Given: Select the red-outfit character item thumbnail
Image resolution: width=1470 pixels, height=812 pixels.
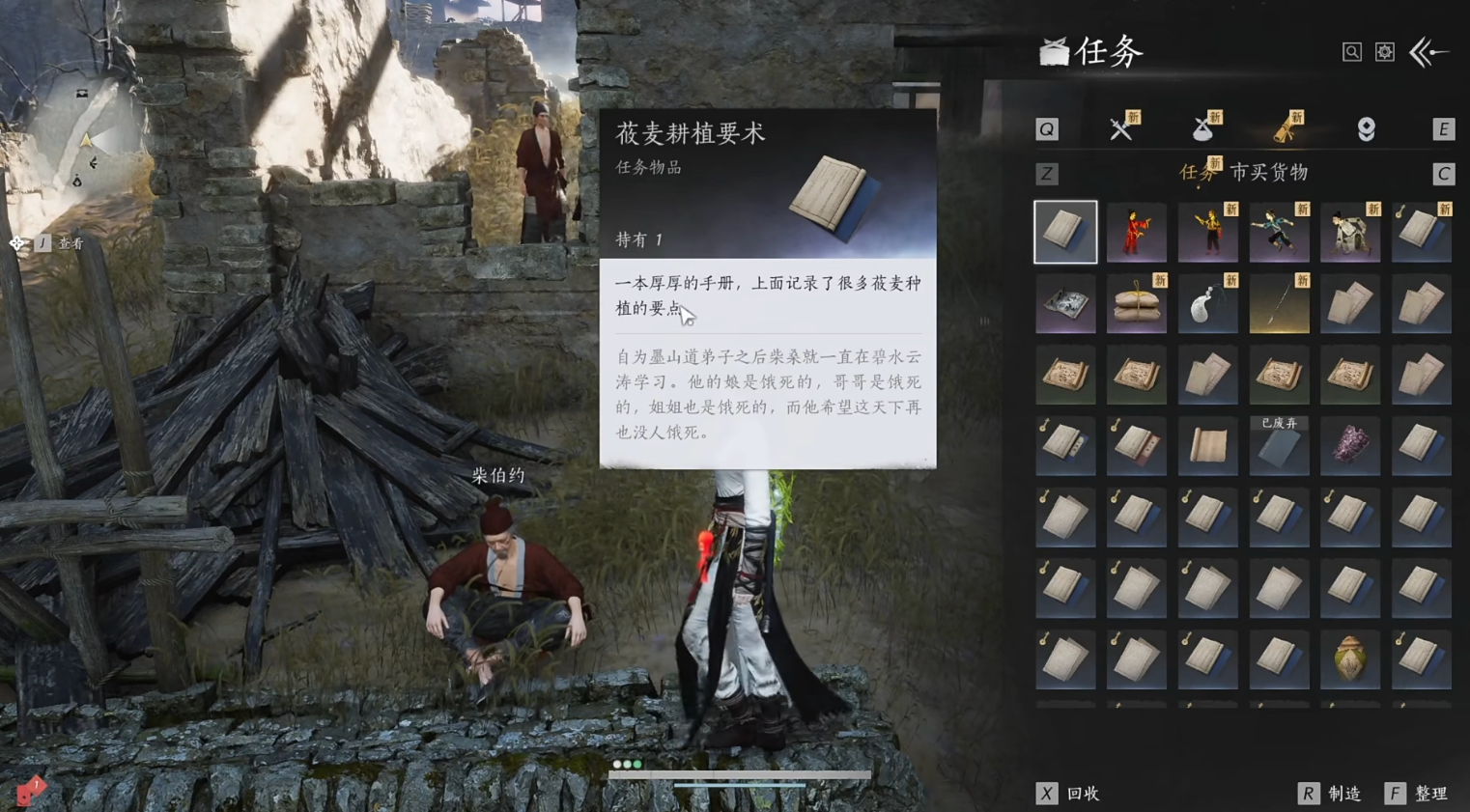Looking at the screenshot, I should pyautogui.click(x=1137, y=232).
